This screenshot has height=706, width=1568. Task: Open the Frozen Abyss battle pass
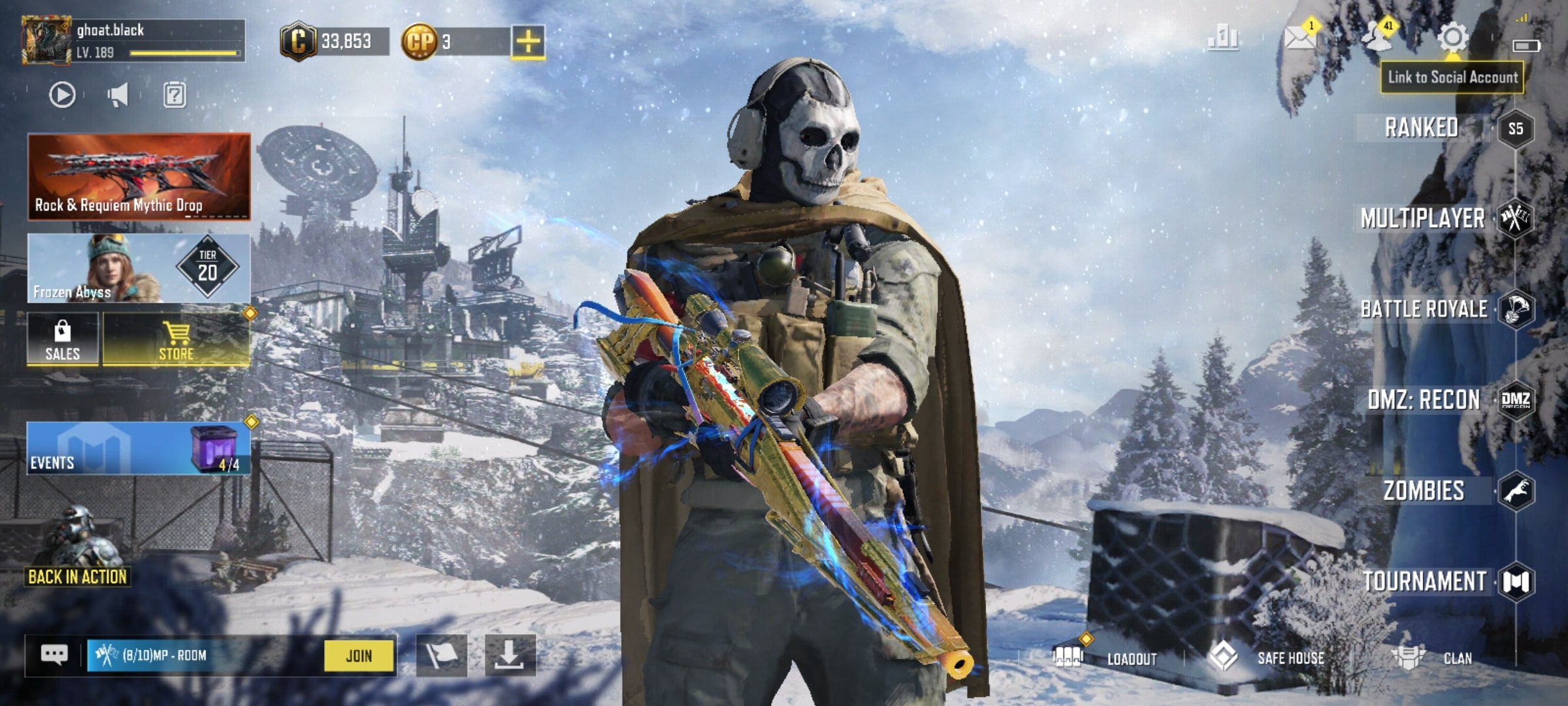click(x=139, y=268)
